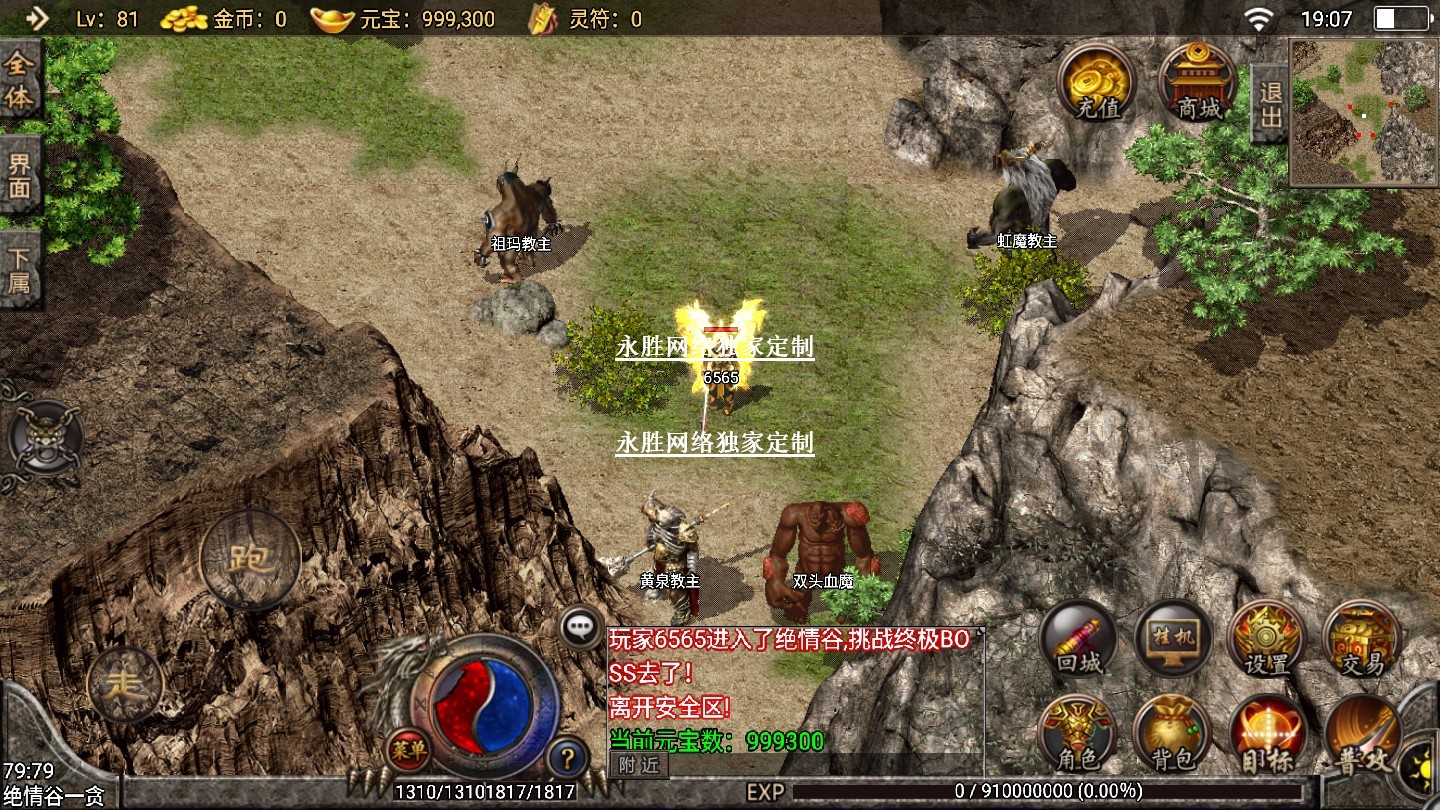Open the 设置 settings
Screen dimensions: 1440x810
click(x=1266, y=640)
